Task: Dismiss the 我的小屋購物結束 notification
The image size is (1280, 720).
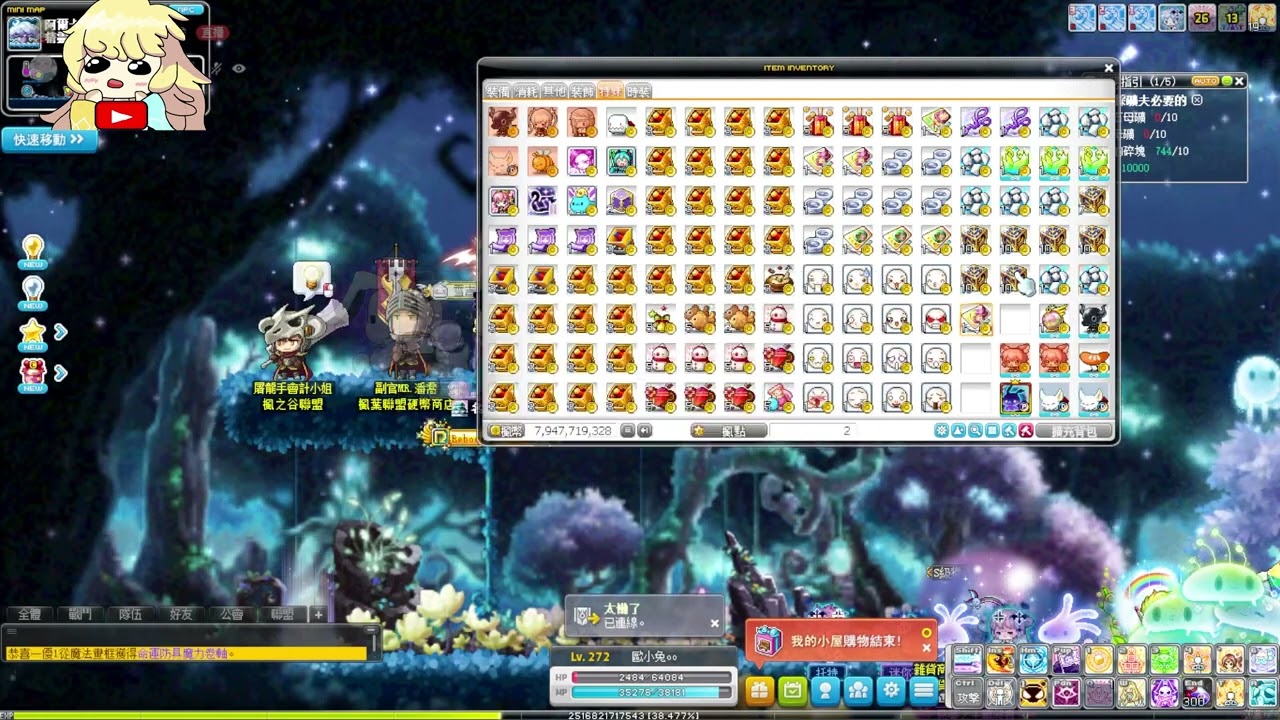Action: coord(926,647)
